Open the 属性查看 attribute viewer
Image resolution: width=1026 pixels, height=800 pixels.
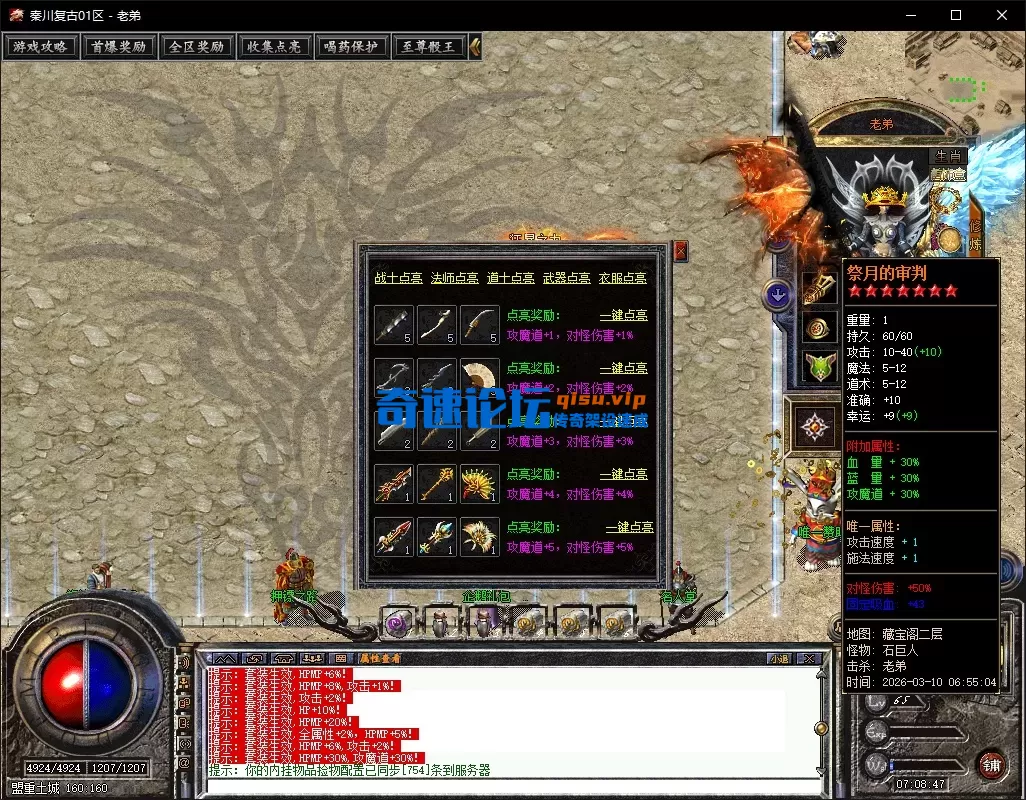pos(380,659)
